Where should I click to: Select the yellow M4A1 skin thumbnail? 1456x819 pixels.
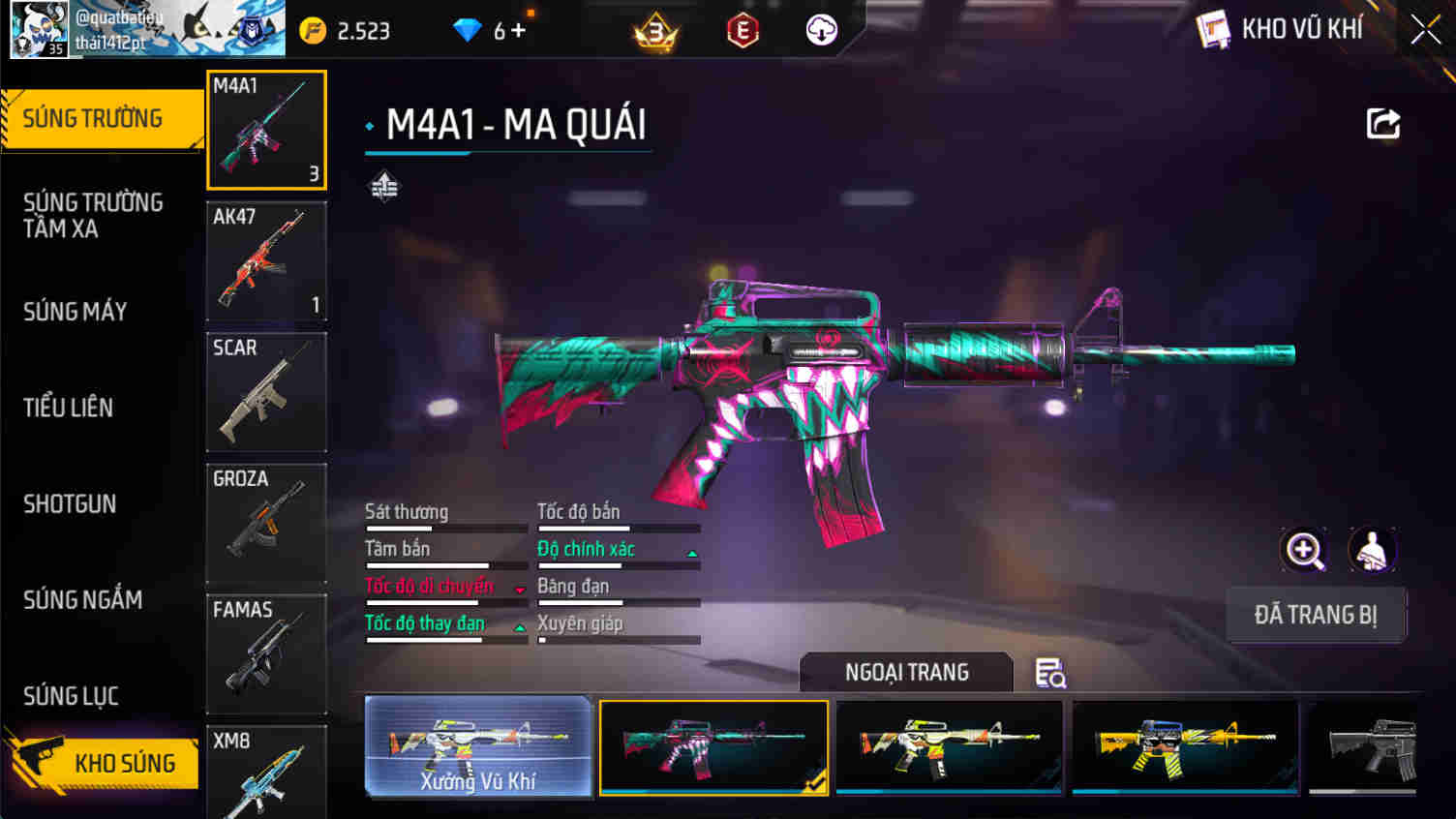tap(1185, 746)
